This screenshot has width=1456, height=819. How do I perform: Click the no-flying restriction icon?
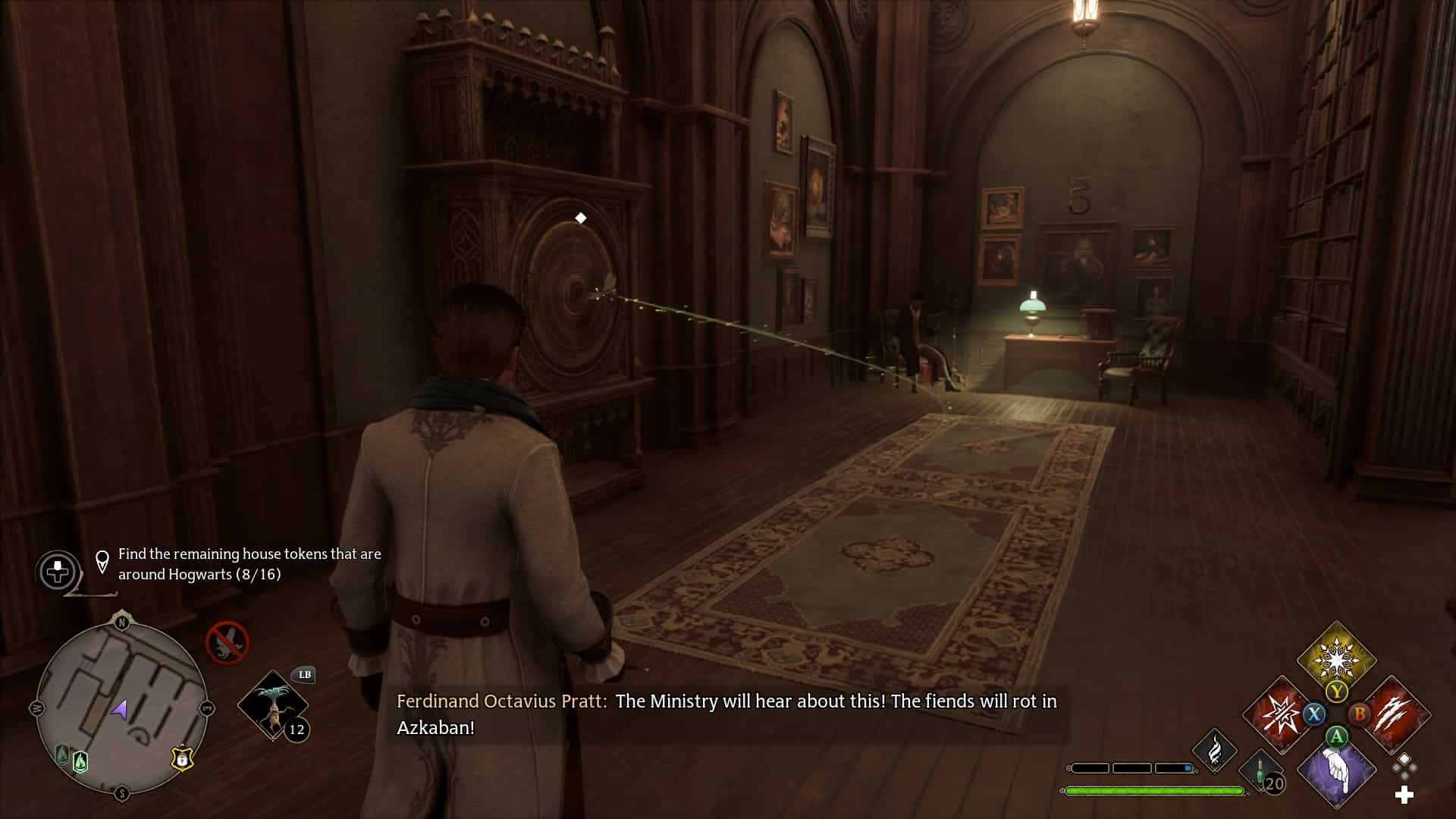click(227, 643)
